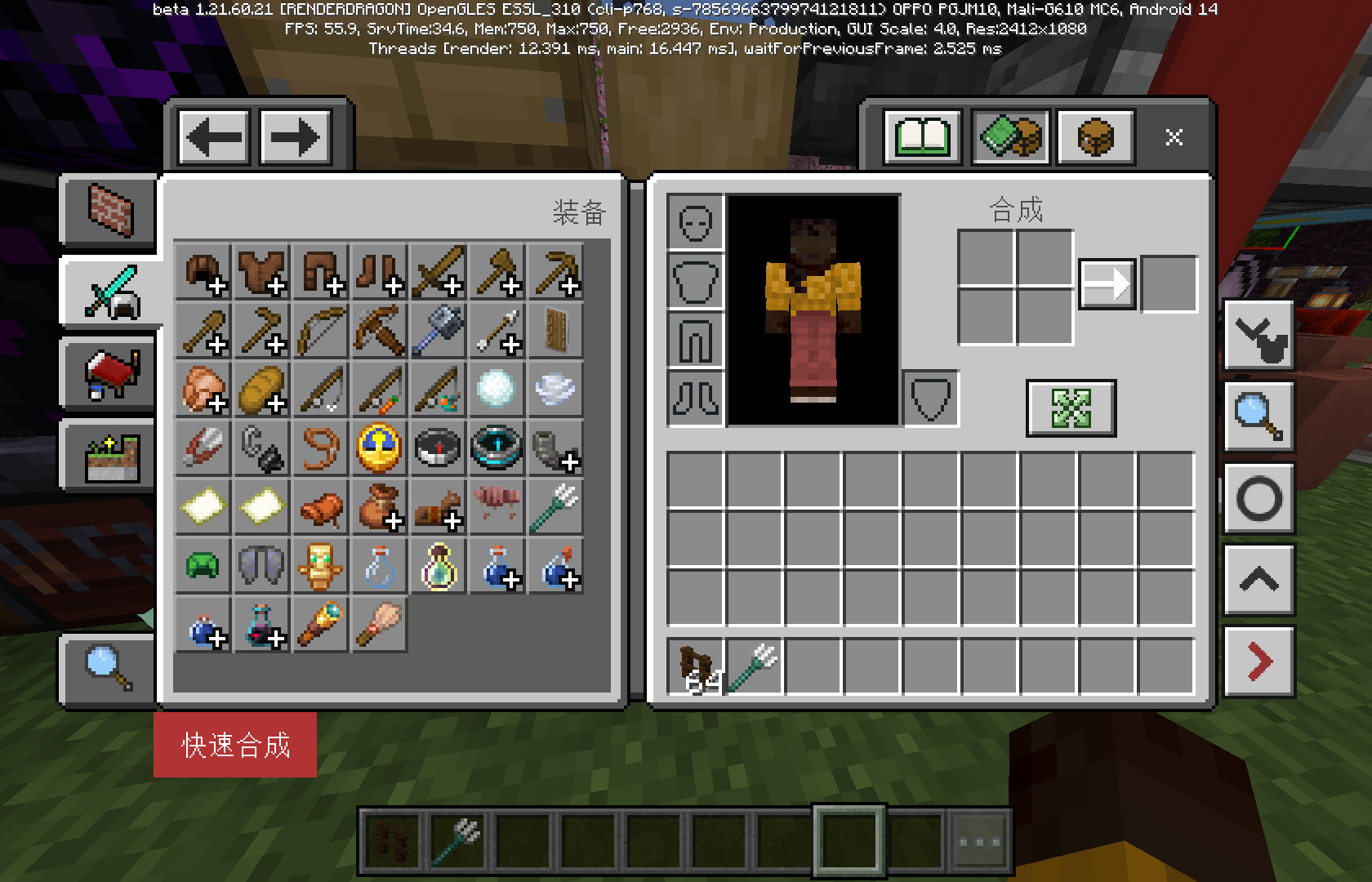Screen dimensions: 1372x882
Task: Select the bread item
Action: (x=262, y=390)
